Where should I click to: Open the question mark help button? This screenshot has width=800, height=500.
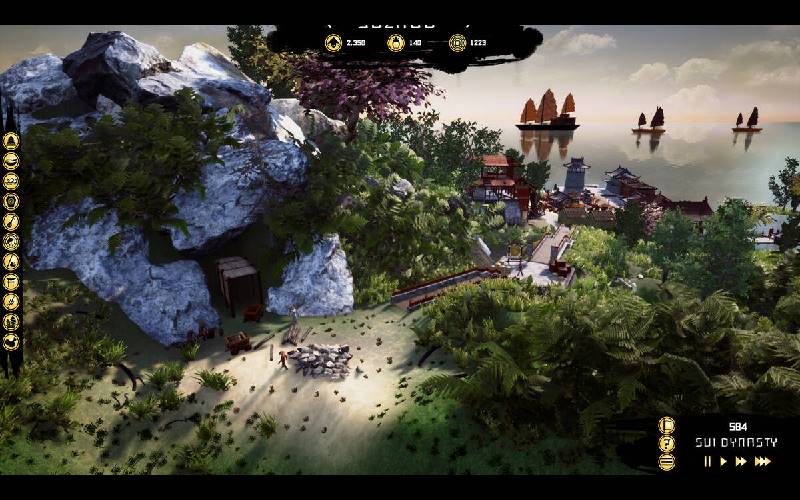click(667, 443)
